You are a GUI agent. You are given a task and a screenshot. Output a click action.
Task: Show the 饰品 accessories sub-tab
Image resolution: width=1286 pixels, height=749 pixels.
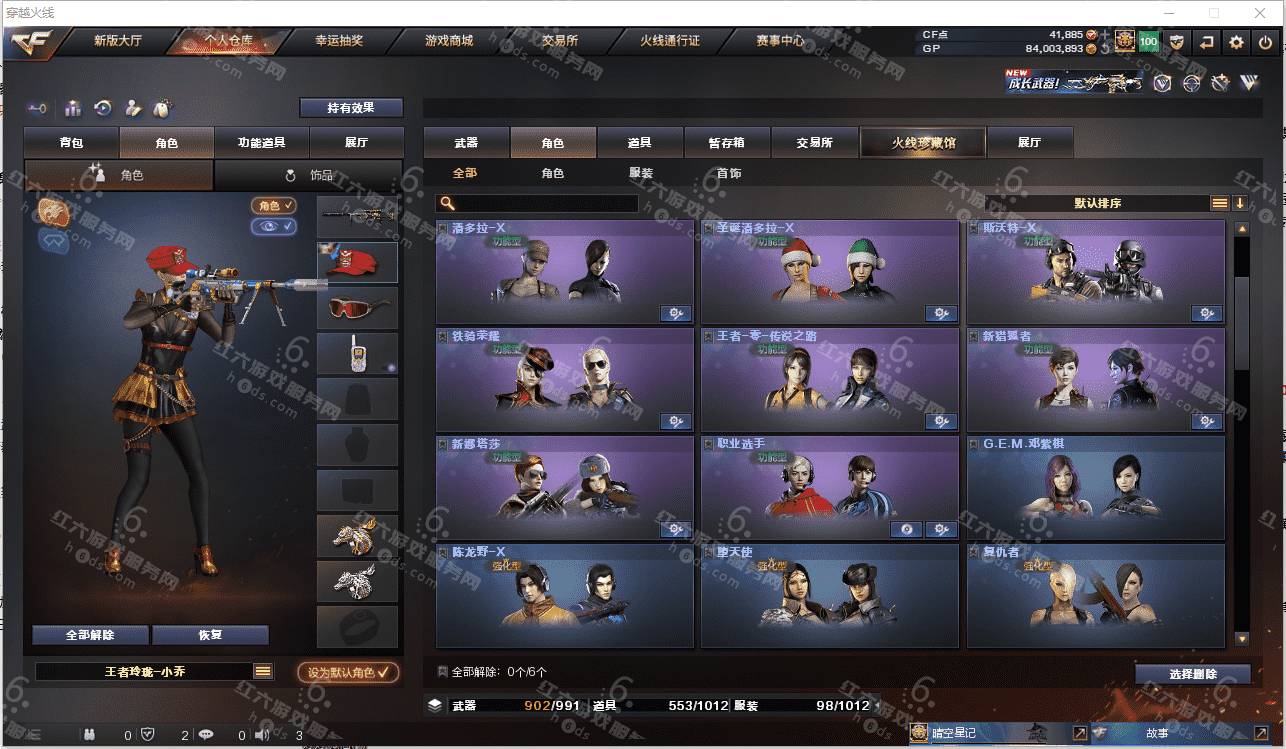point(309,175)
